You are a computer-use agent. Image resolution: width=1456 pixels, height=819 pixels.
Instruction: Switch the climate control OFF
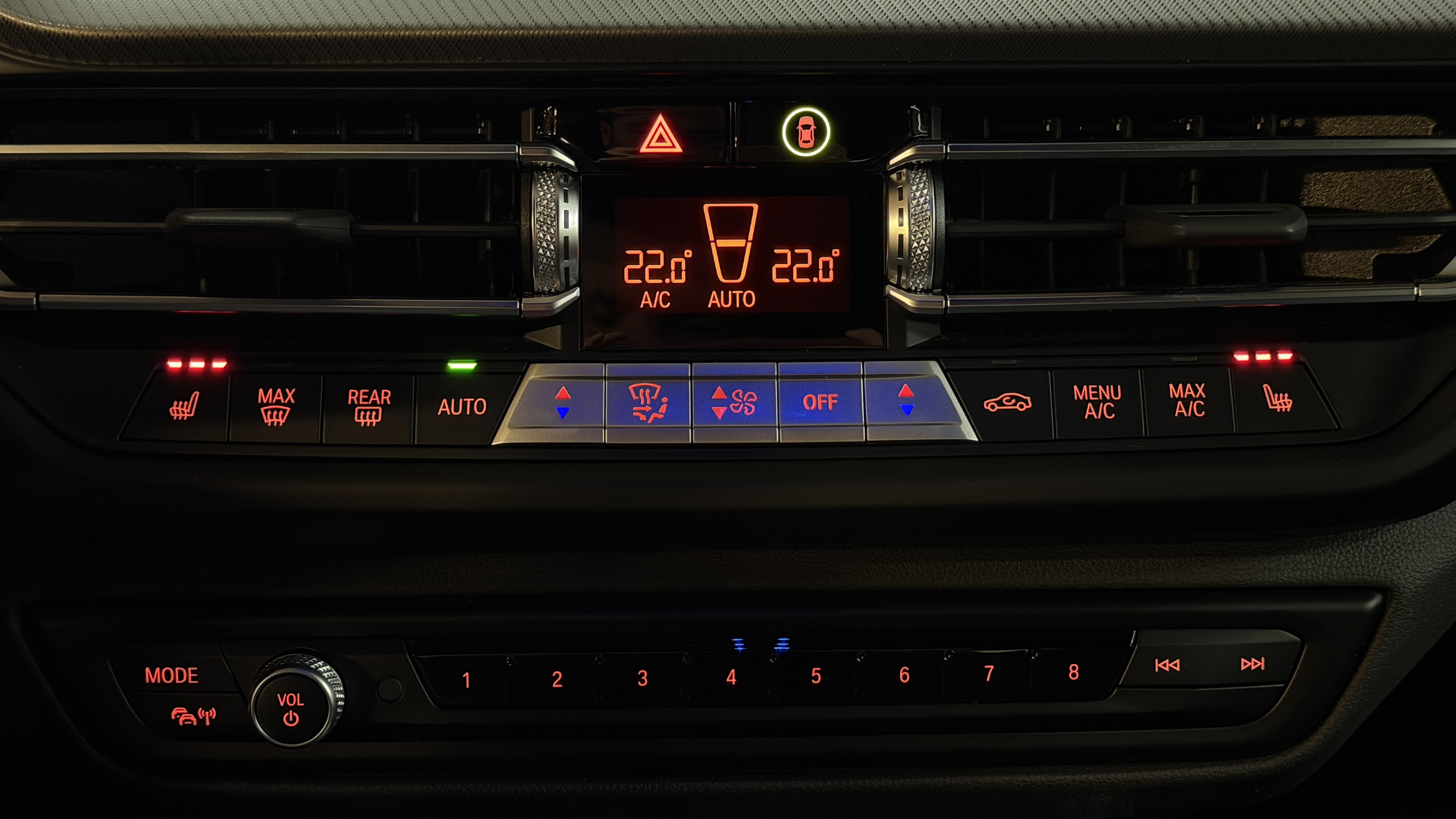(820, 402)
